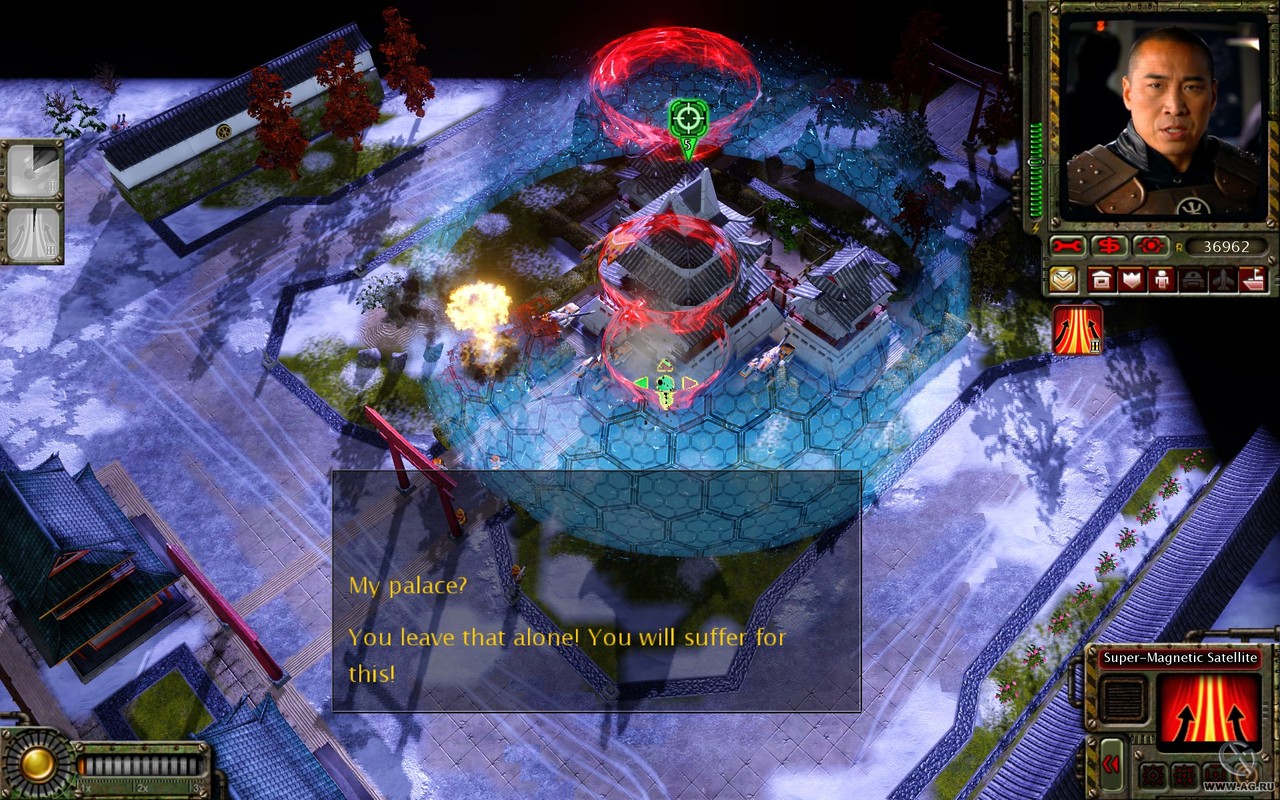Select the green target objective marker
This screenshot has width=1280, height=800.
coord(688,118)
